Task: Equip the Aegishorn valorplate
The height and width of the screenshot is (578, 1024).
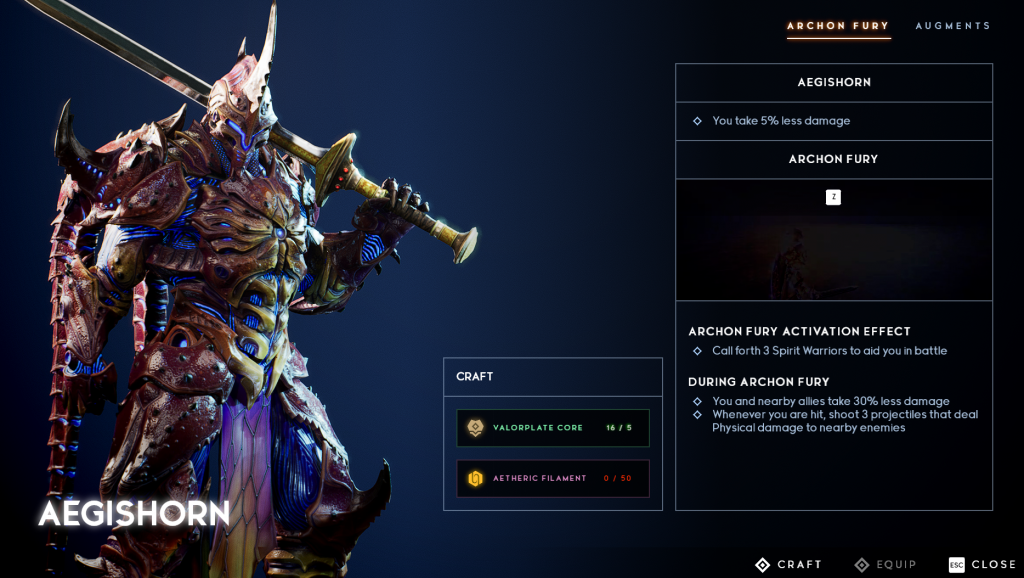Action: tap(885, 565)
